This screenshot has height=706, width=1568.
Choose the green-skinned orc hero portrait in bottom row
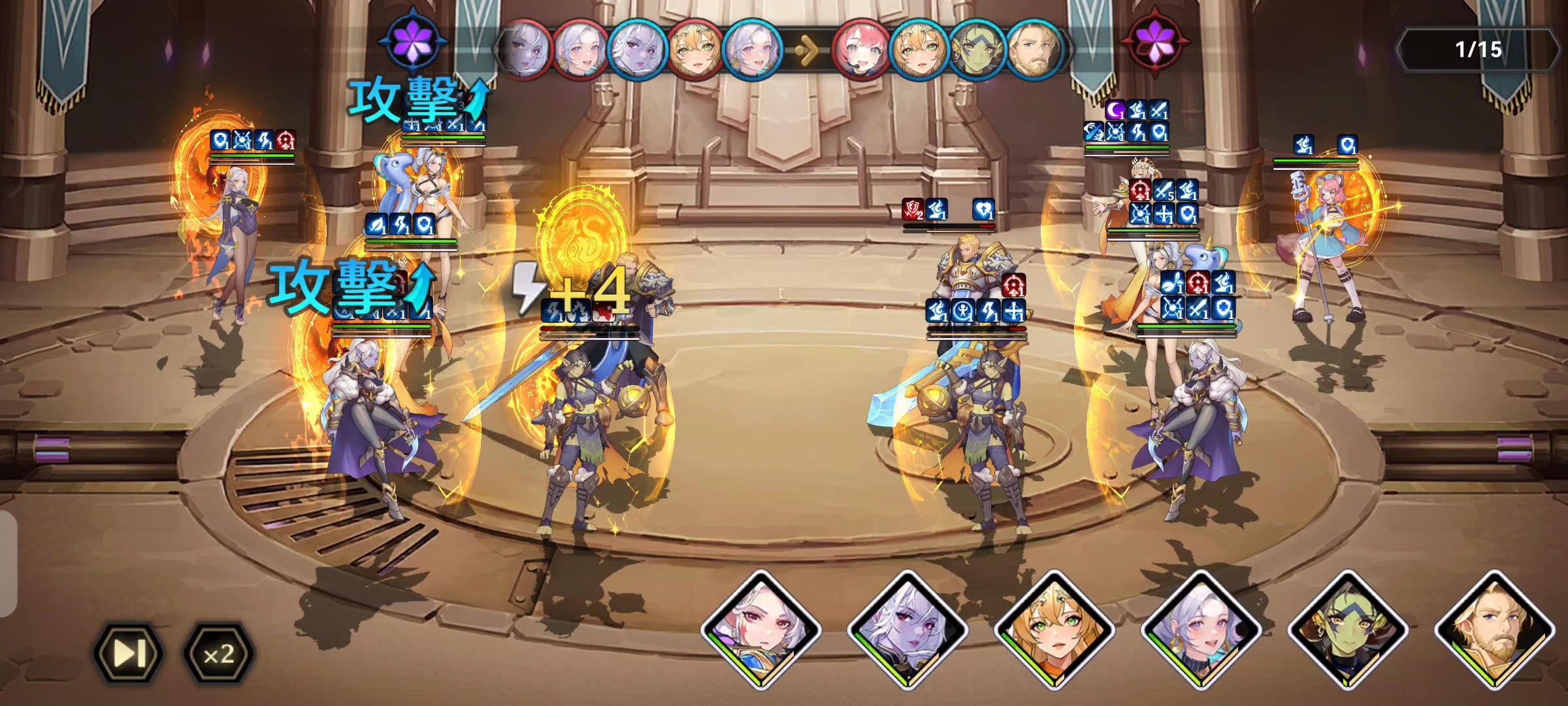(x=1347, y=629)
